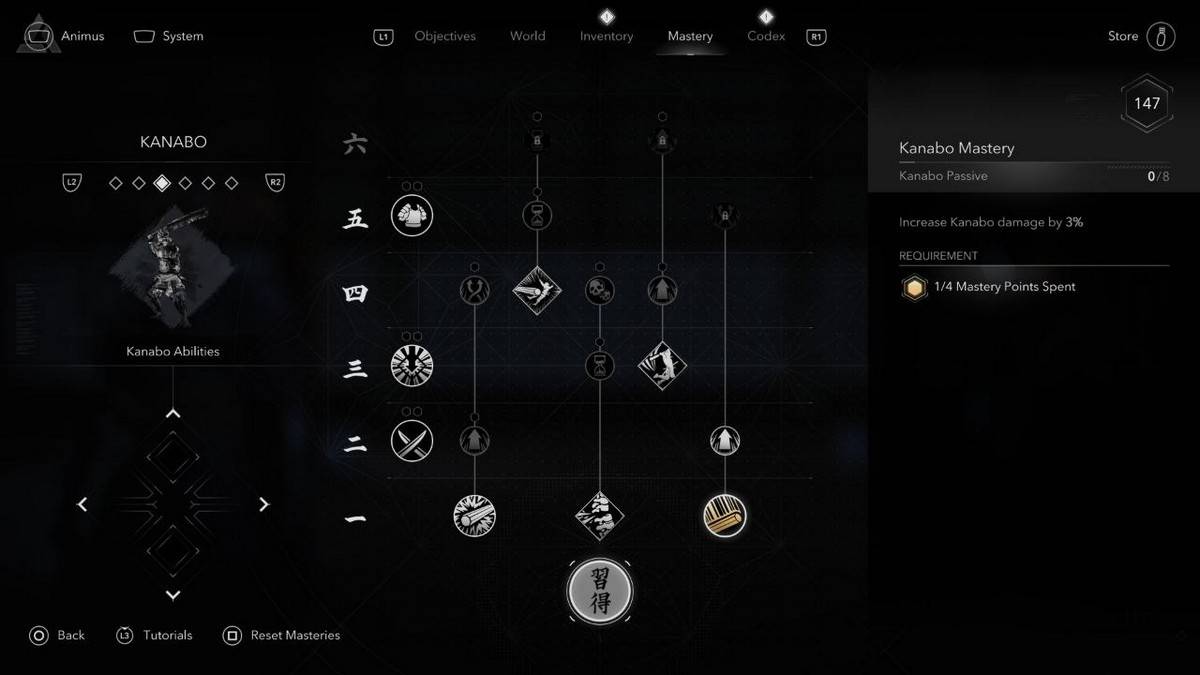The image size is (1200, 675).
Task: Select the gold highlighted Kanabo Mastery node
Action: click(x=725, y=515)
